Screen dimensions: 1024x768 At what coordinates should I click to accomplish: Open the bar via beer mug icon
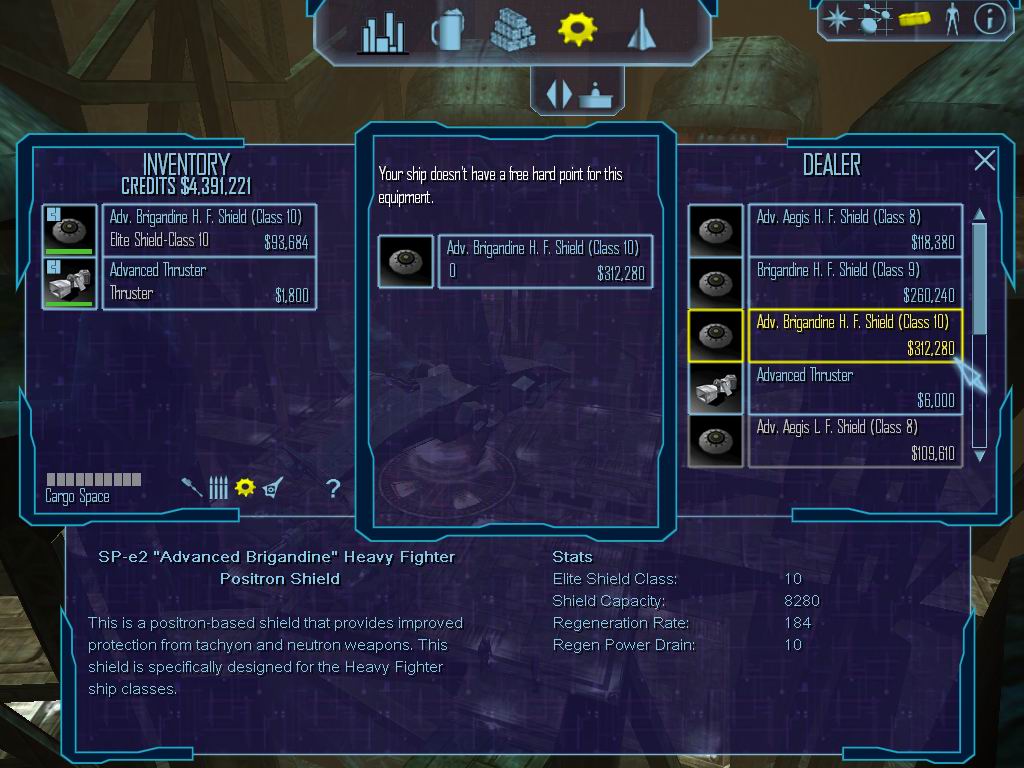point(446,32)
